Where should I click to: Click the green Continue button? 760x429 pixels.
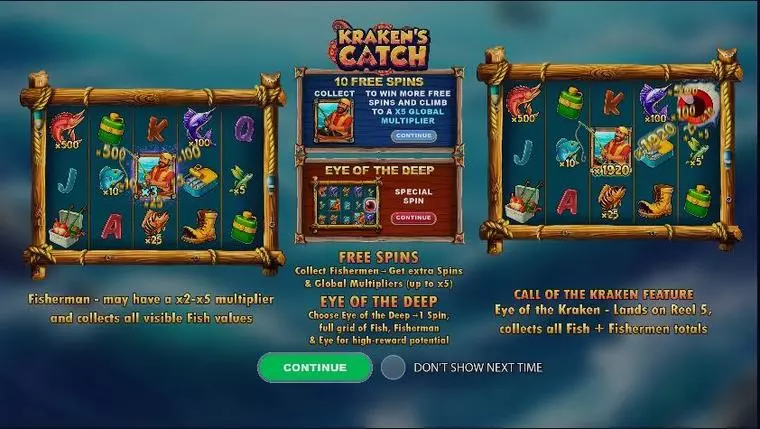314,367
